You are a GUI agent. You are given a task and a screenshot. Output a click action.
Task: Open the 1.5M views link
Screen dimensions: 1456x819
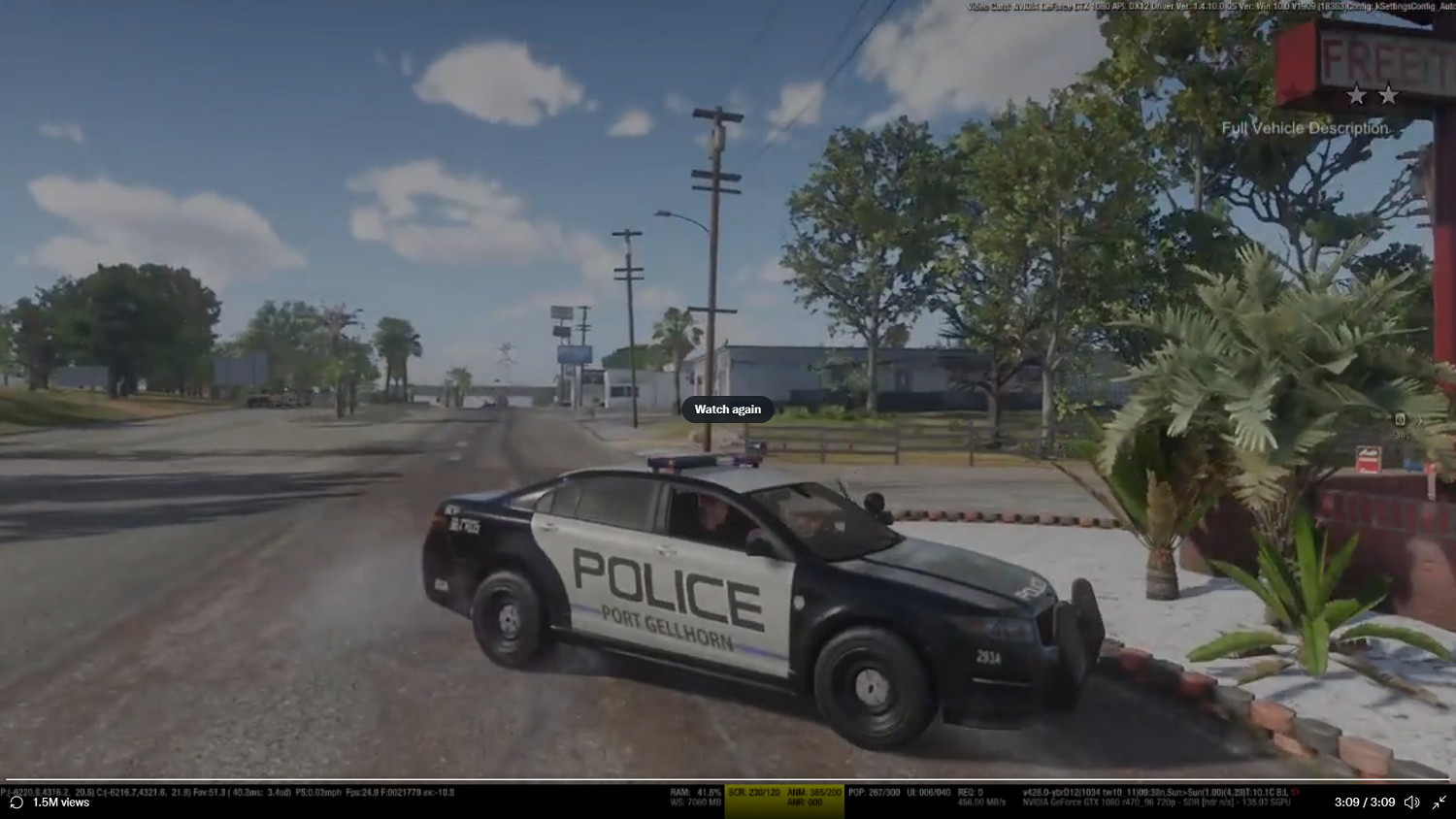coord(59,803)
